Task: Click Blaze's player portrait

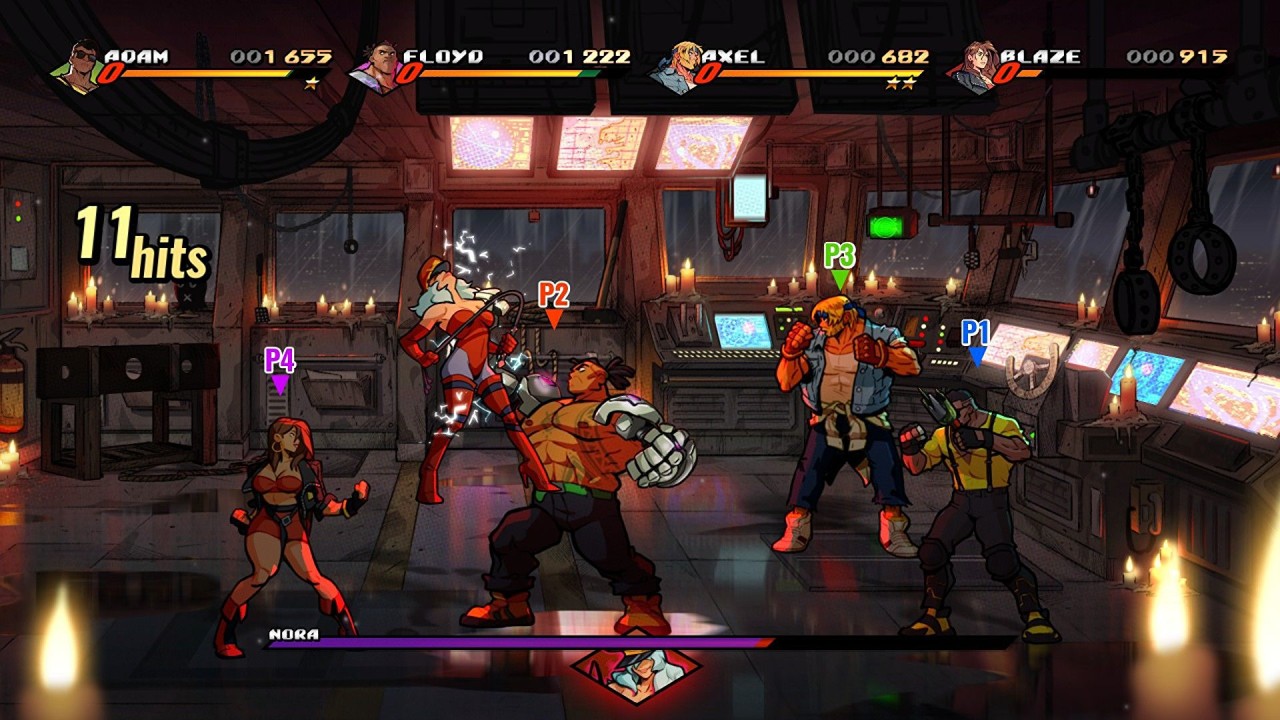Action: (x=974, y=66)
